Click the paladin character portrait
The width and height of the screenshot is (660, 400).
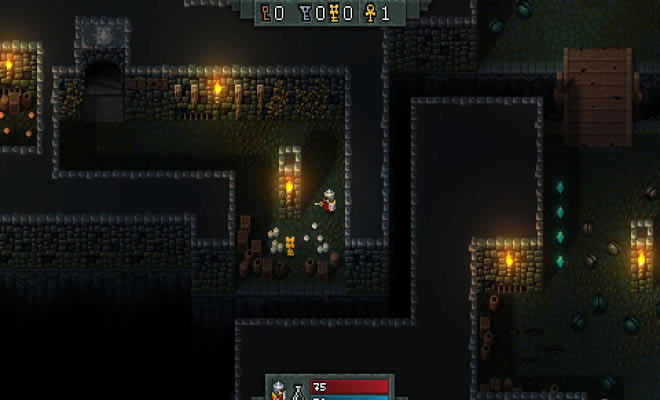(x=280, y=390)
